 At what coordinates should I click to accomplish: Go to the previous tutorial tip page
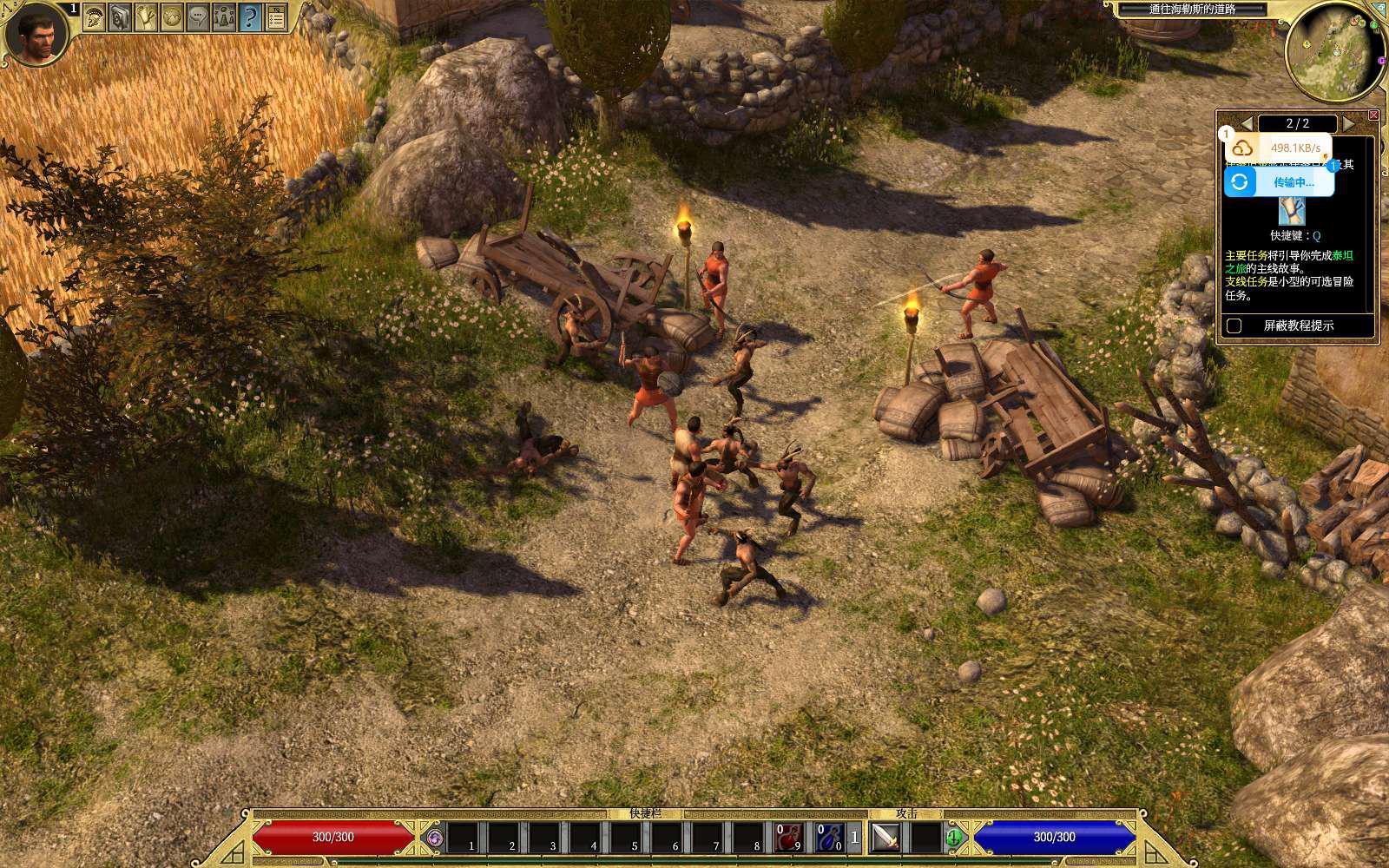pos(1247,123)
